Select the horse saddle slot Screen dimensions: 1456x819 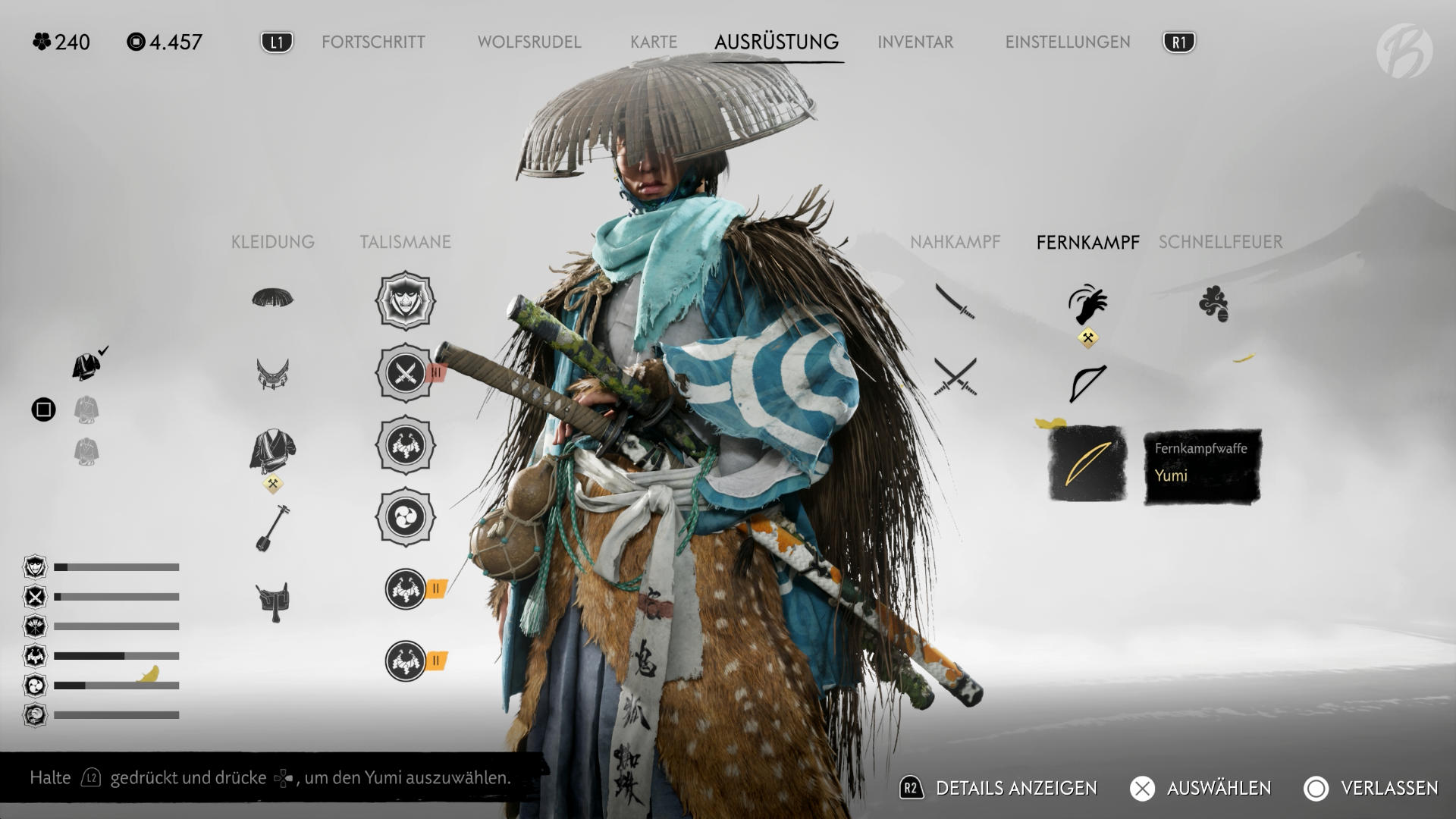click(x=272, y=602)
